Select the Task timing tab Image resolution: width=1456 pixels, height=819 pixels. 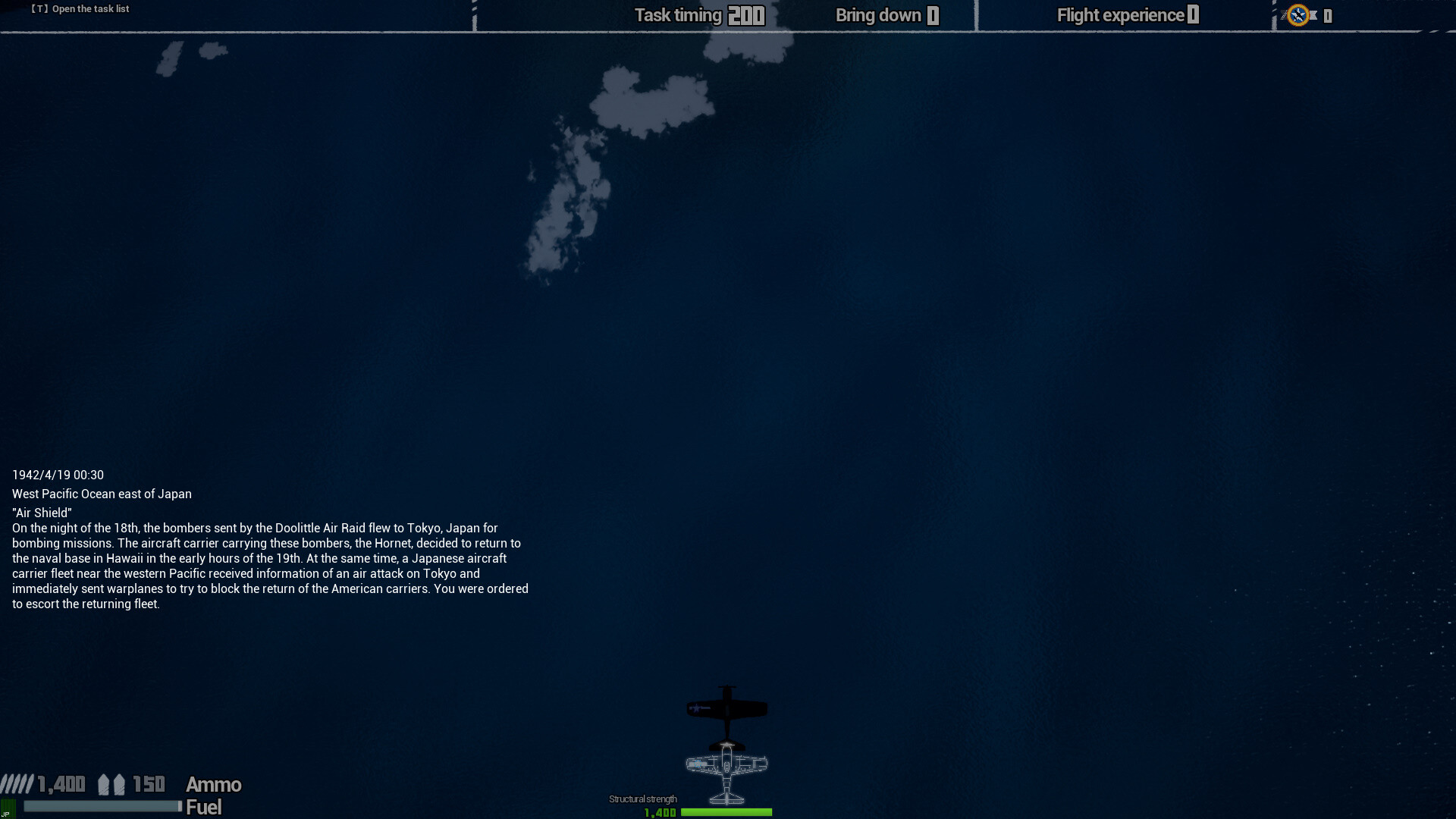[678, 14]
